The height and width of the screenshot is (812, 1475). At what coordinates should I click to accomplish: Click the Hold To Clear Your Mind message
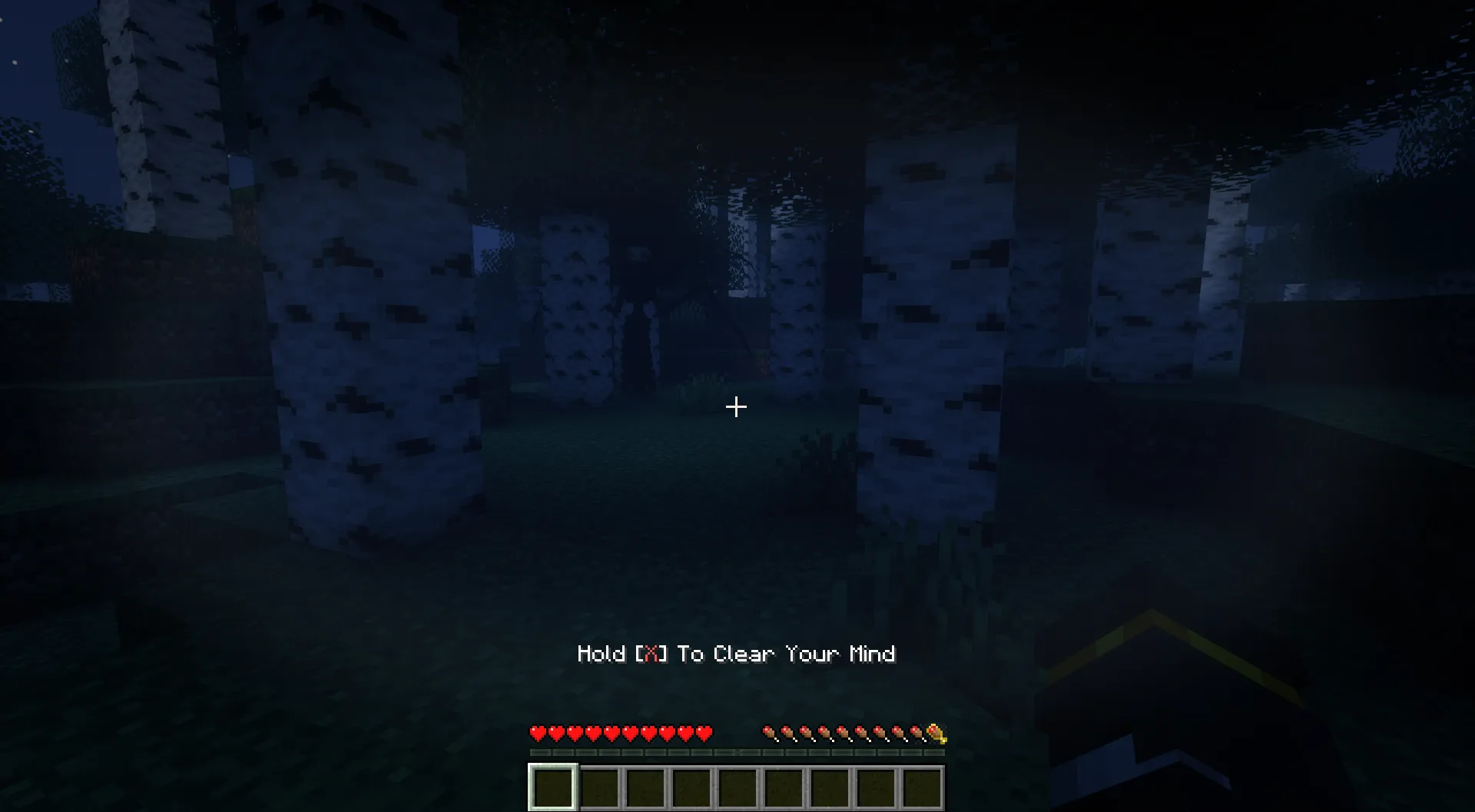click(x=736, y=655)
